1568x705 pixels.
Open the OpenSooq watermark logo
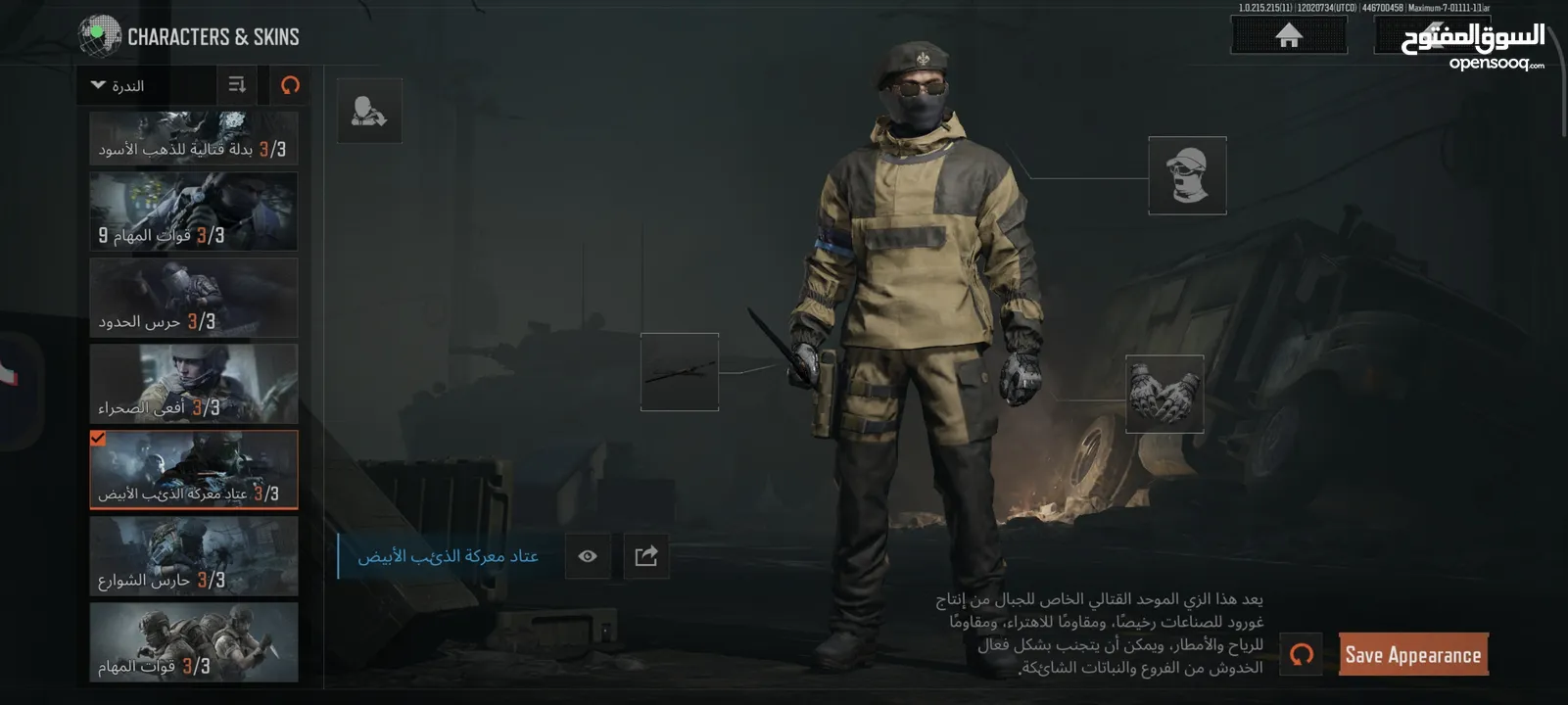click(1473, 46)
